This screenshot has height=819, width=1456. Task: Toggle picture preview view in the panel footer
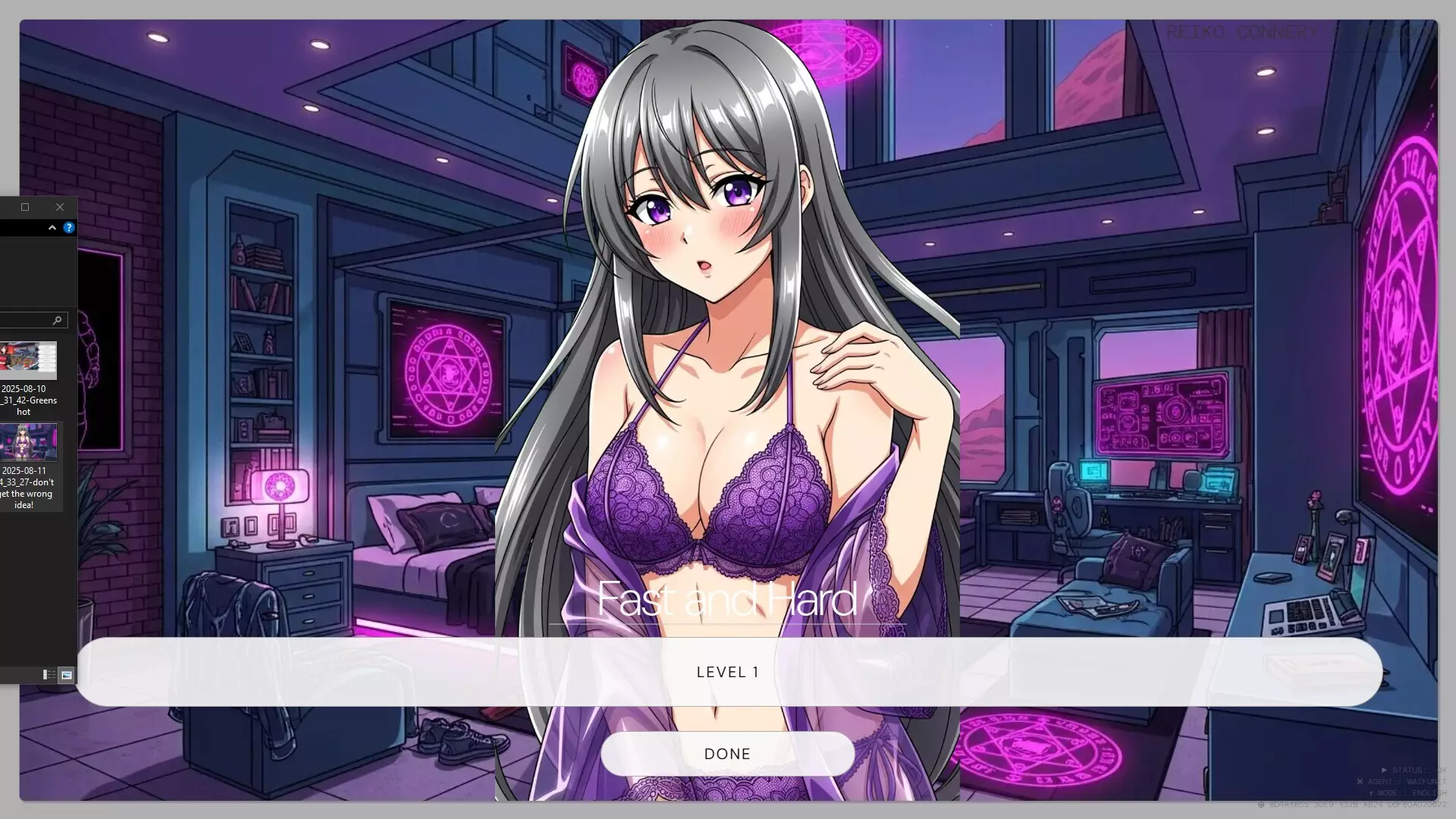67,673
